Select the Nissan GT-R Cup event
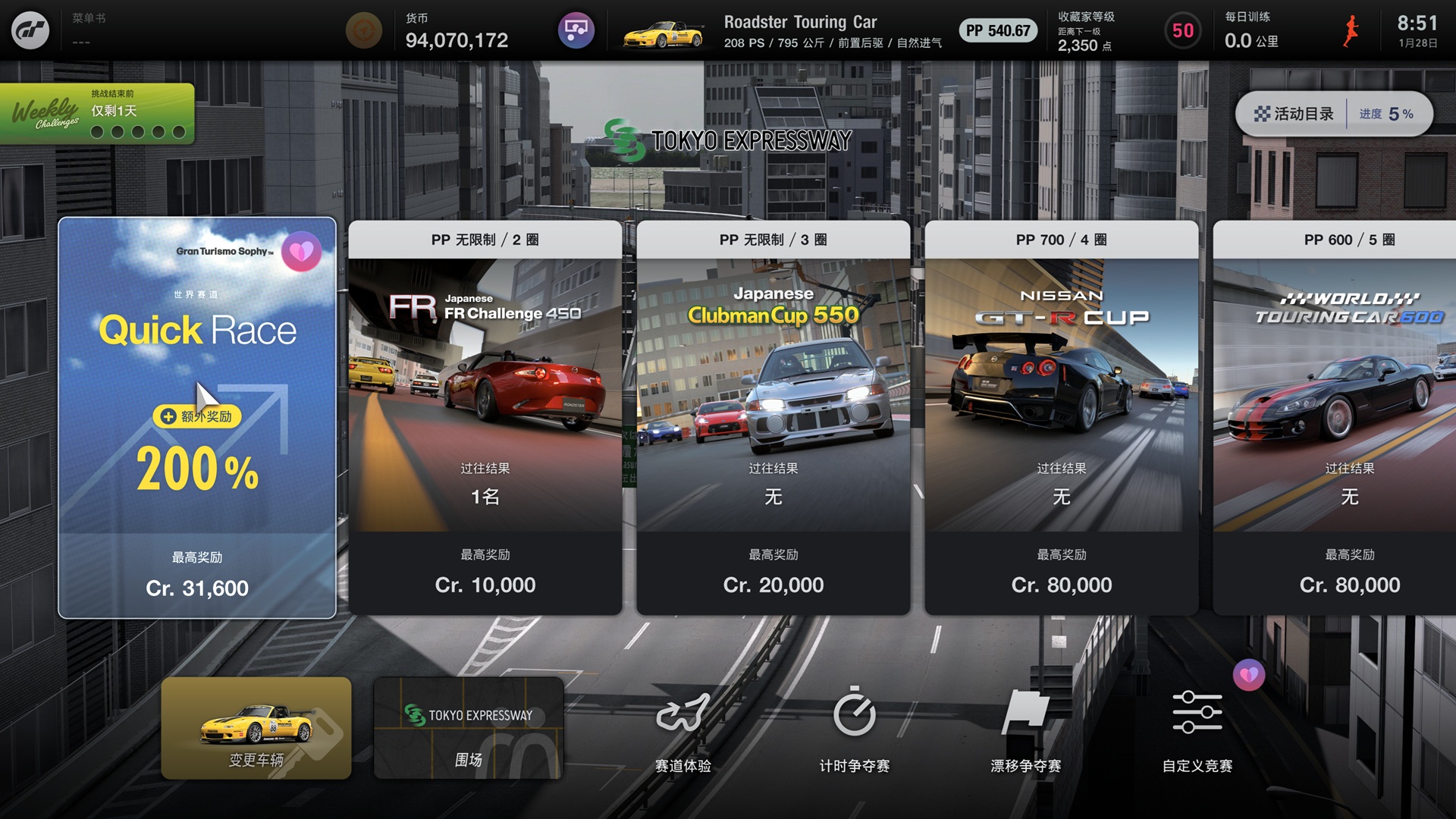Screen dimensions: 1456x819 pyautogui.click(x=1062, y=417)
